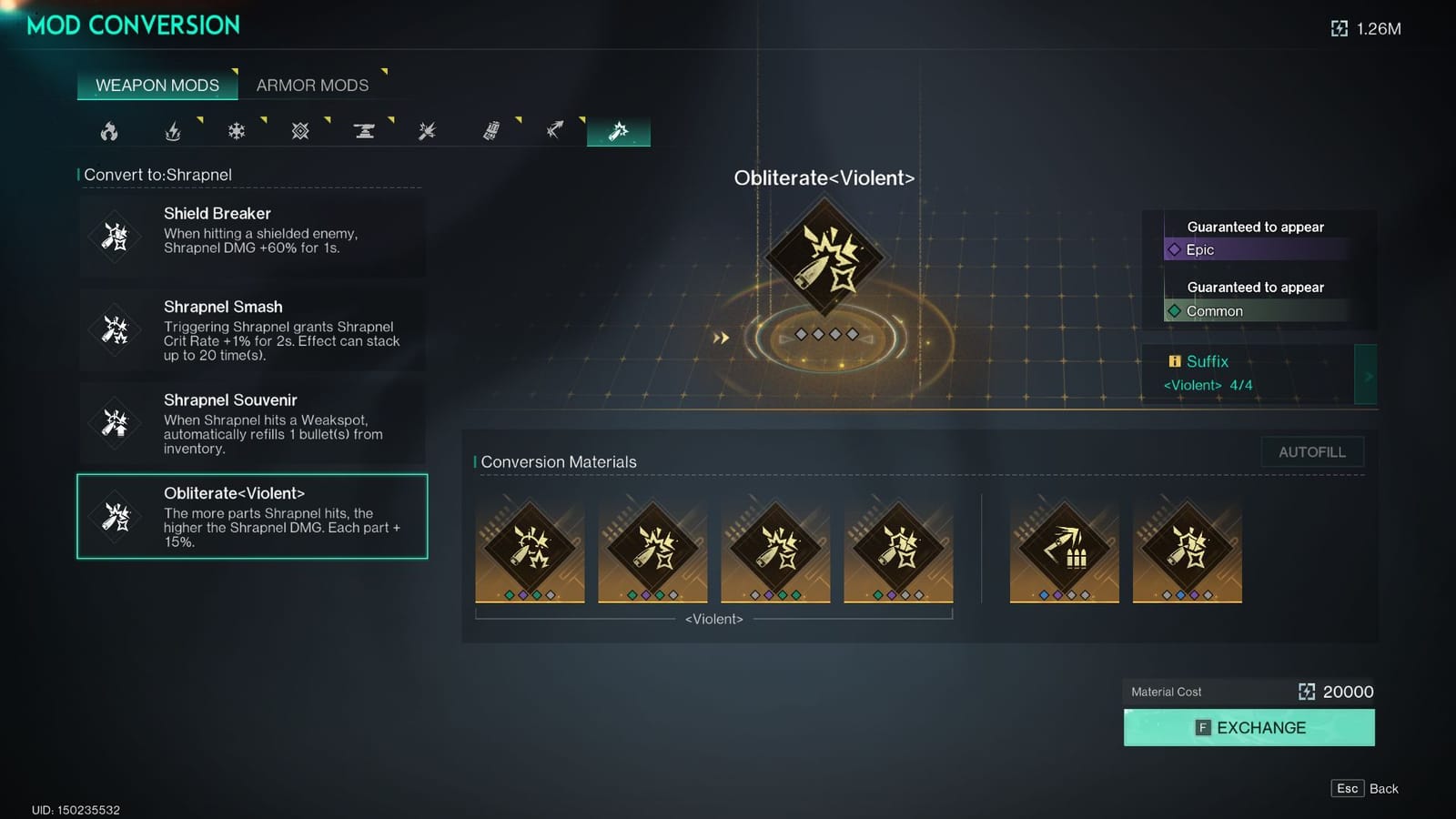
Task: Select the anvil Power Surge mod category
Action: click(x=363, y=130)
